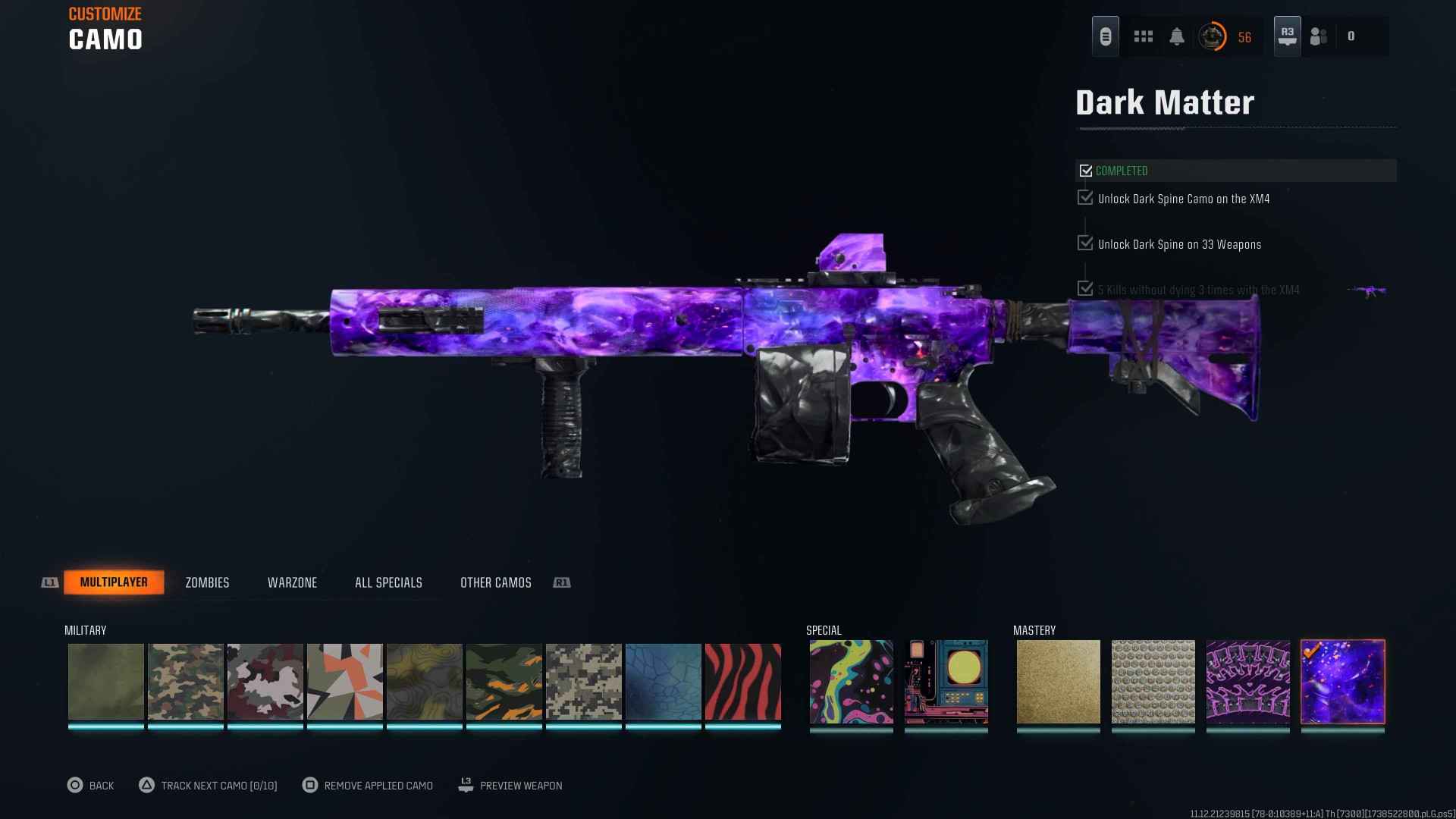Switch to the Multiplayer camo tab
Image resolution: width=1456 pixels, height=819 pixels.
point(114,582)
